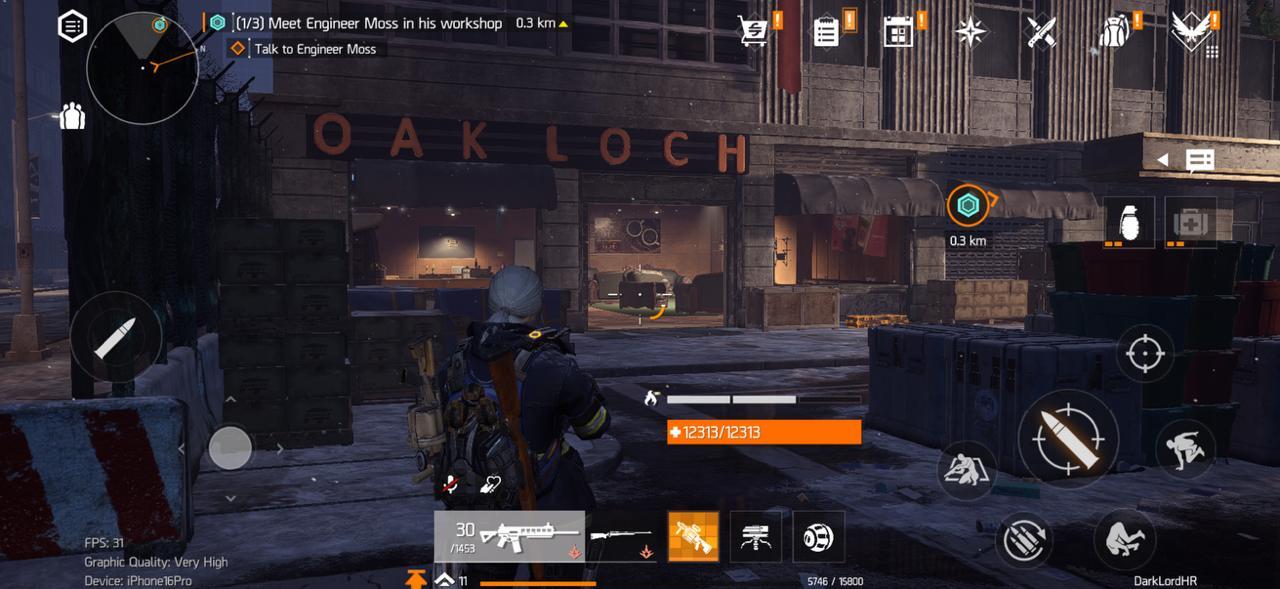Open the eagle emblem agent menu
The width and height of the screenshot is (1280, 589).
point(1190,30)
